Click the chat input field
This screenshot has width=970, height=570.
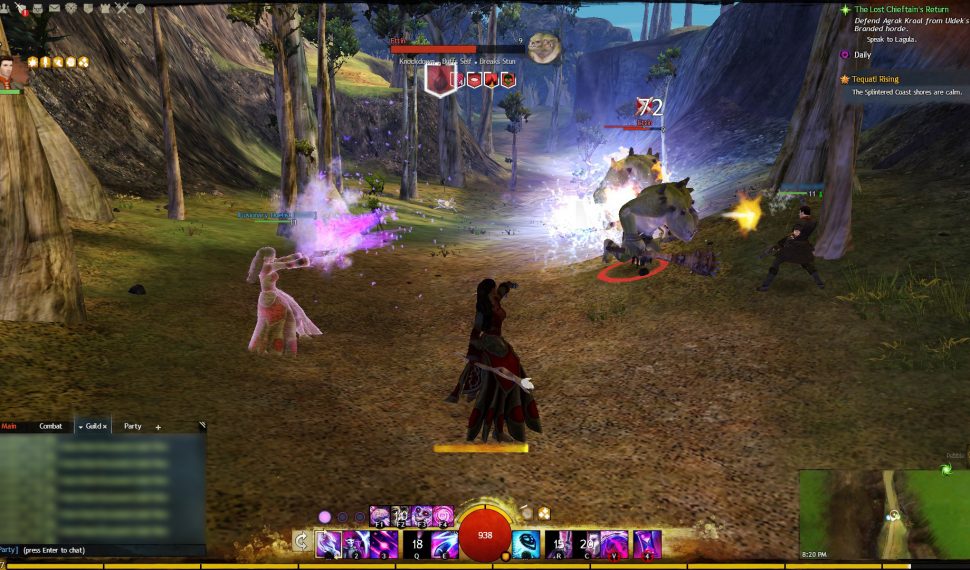[100, 550]
